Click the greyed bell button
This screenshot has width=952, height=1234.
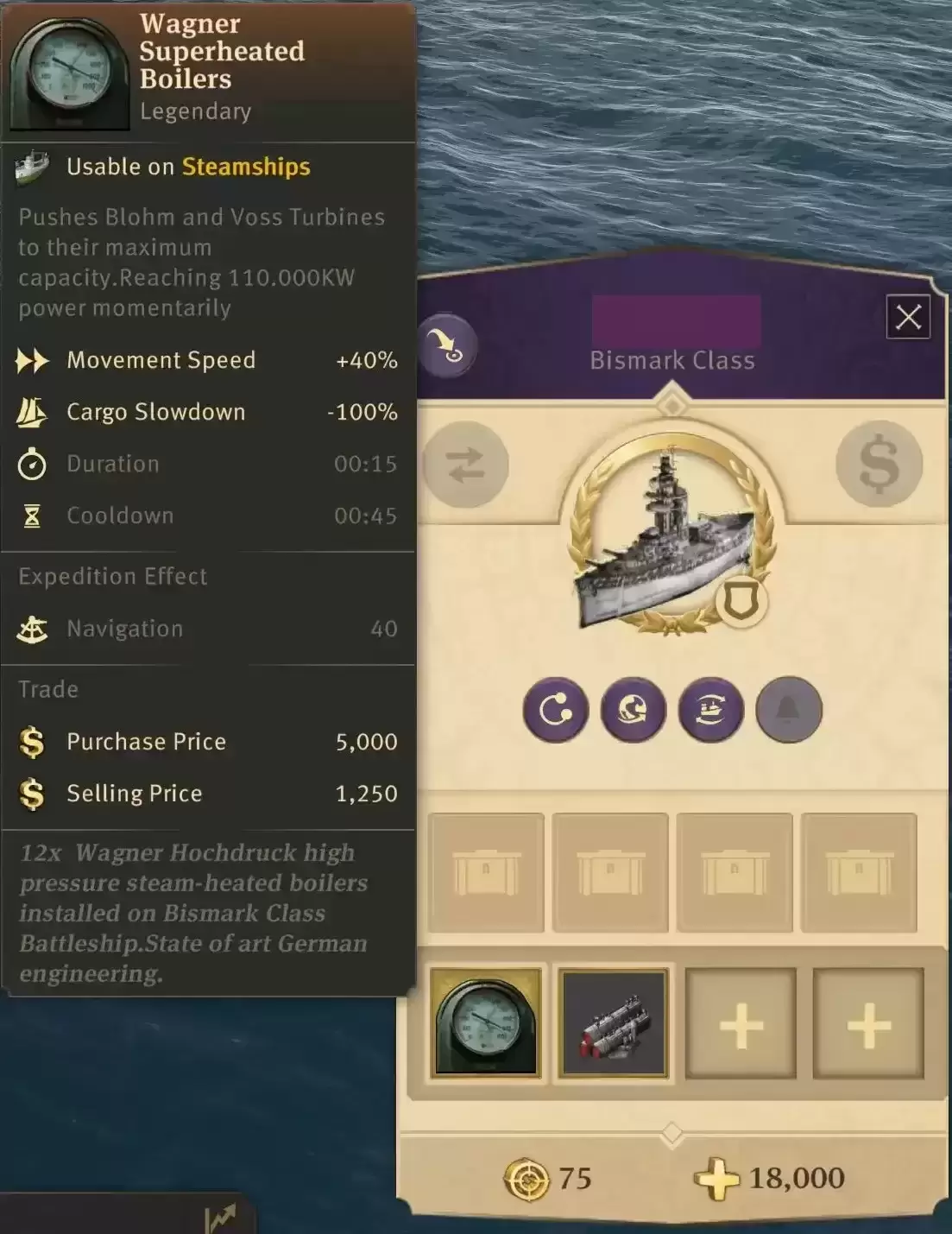(x=788, y=710)
